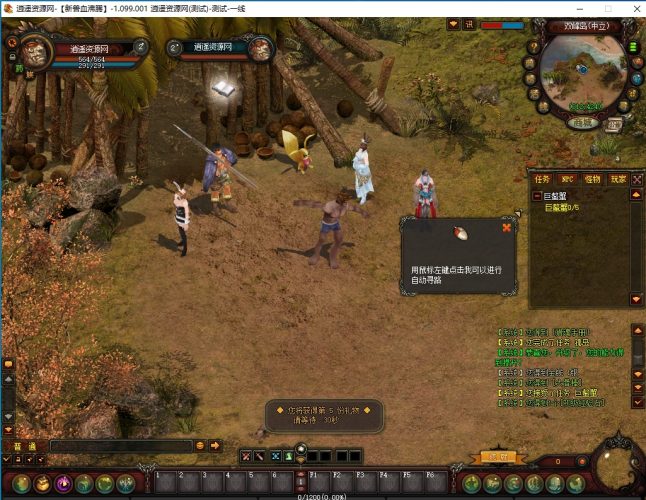Click the gift countdown notice banner
Image resolution: width=646 pixels, height=500 pixels.
[323, 415]
